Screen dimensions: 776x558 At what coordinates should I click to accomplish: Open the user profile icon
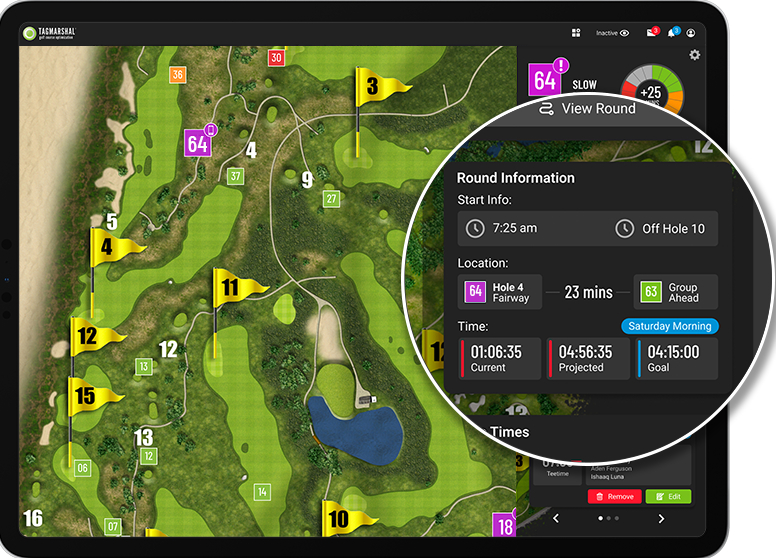click(x=690, y=33)
